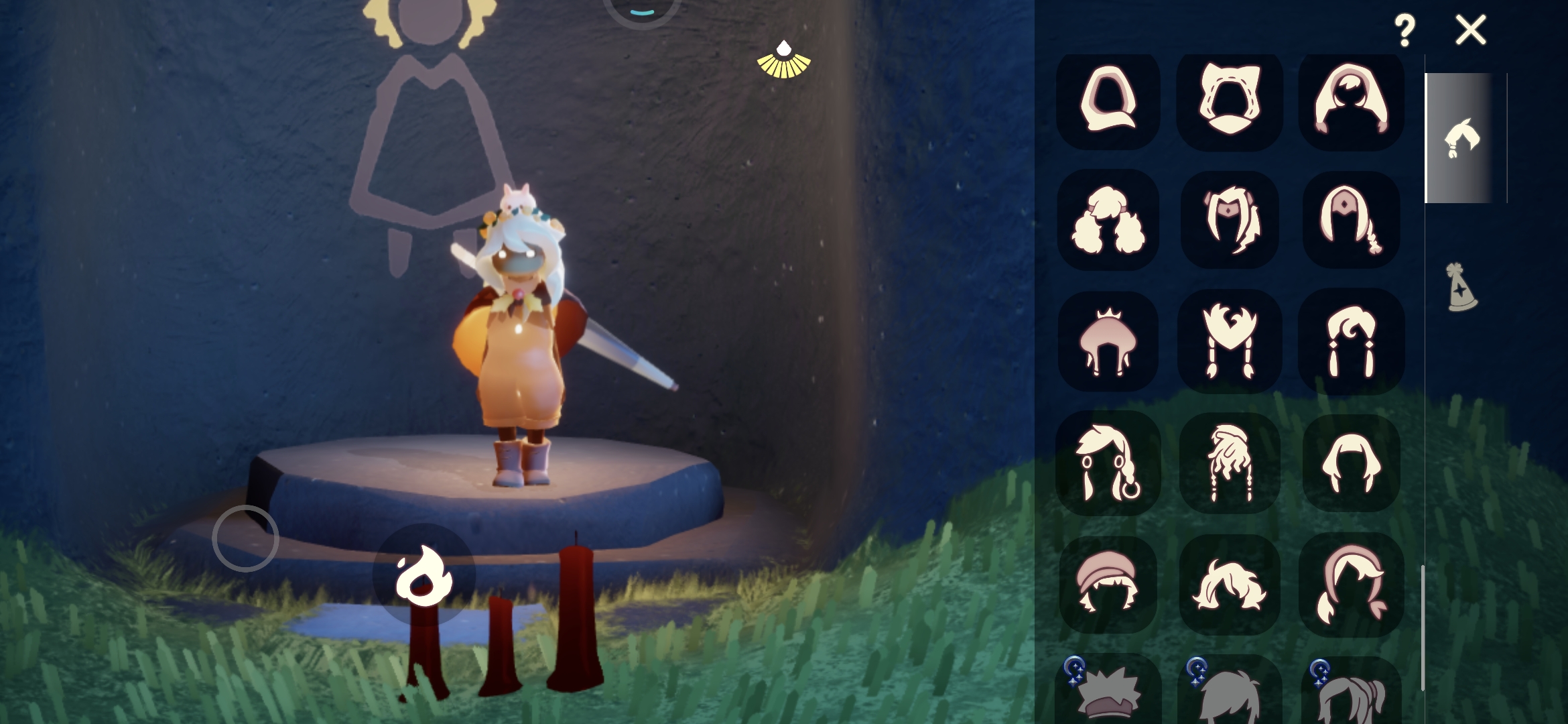
Task: Choose the dreadlocks with braids hairstyle
Action: 1229,463
